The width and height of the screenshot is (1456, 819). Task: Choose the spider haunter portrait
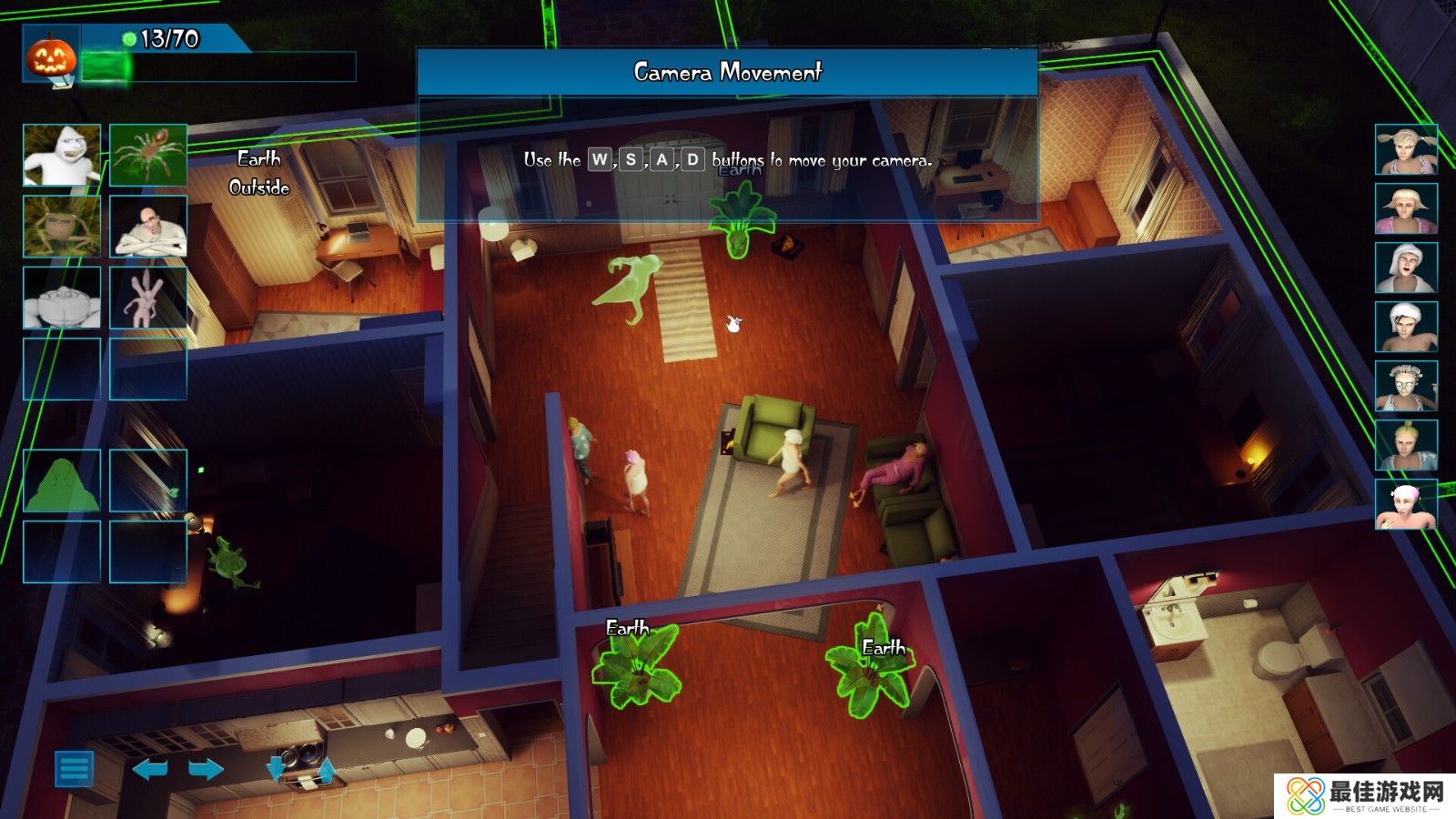point(148,156)
